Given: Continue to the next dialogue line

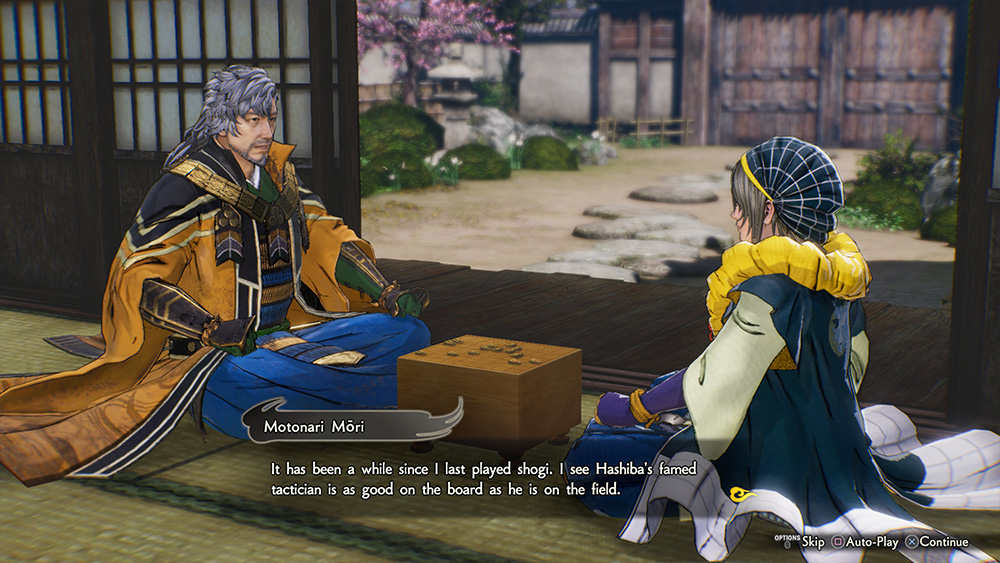Looking at the screenshot, I should [x=943, y=542].
